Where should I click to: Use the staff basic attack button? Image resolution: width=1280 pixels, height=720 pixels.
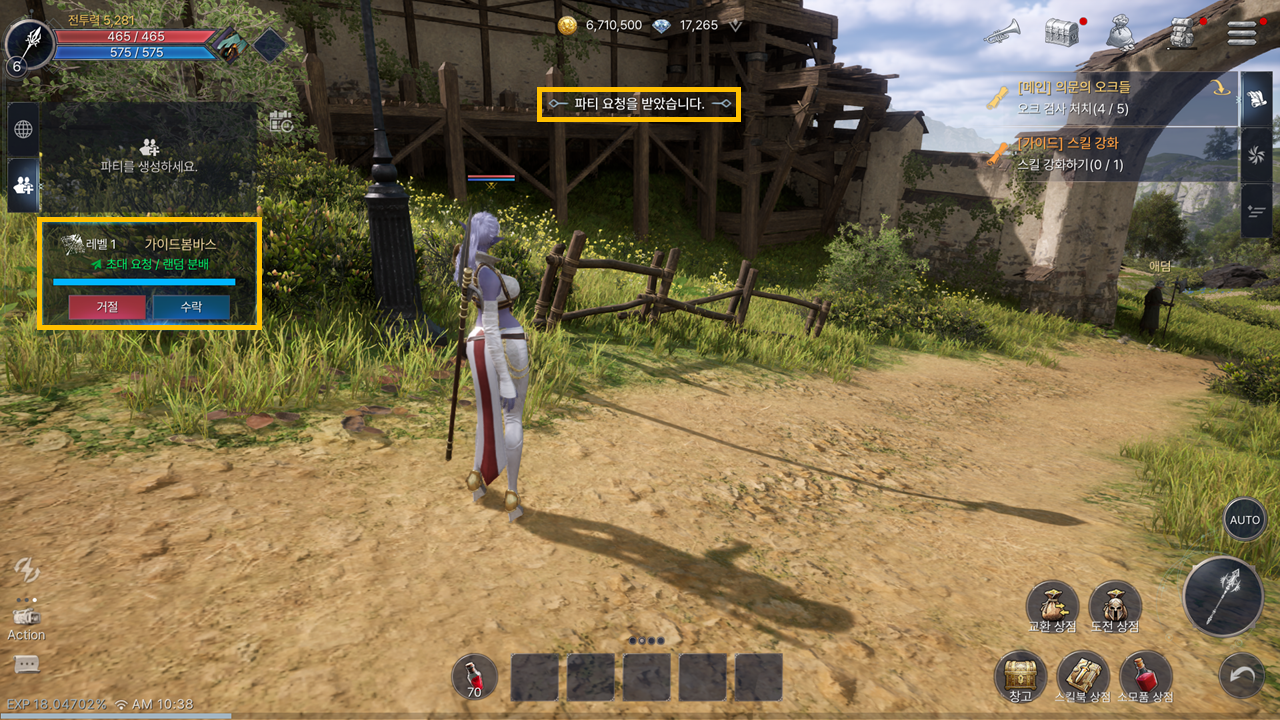(x=1222, y=597)
